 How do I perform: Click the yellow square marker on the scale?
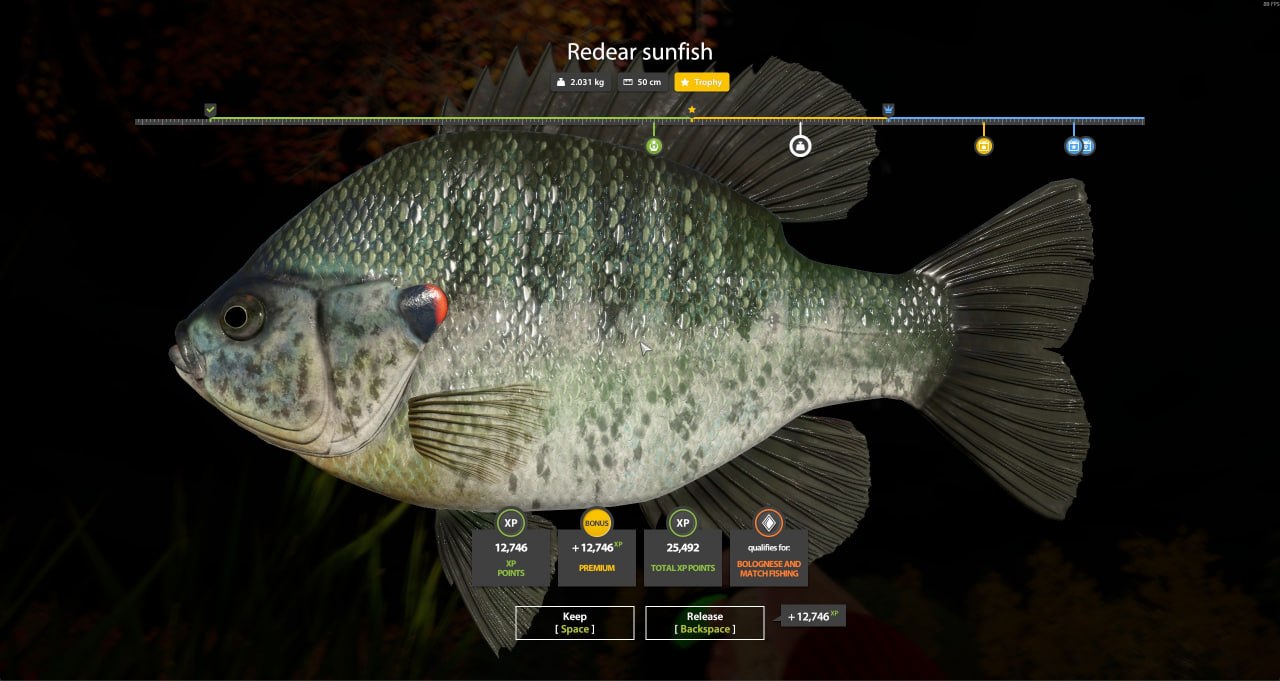(x=983, y=146)
